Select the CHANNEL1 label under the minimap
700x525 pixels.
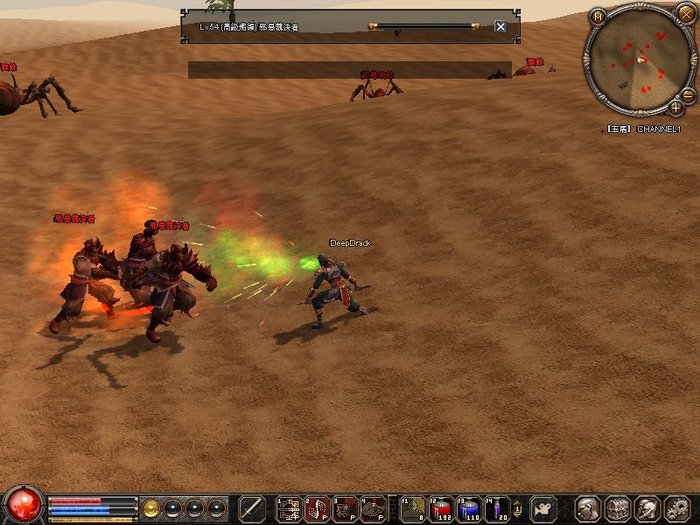coord(658,129)
